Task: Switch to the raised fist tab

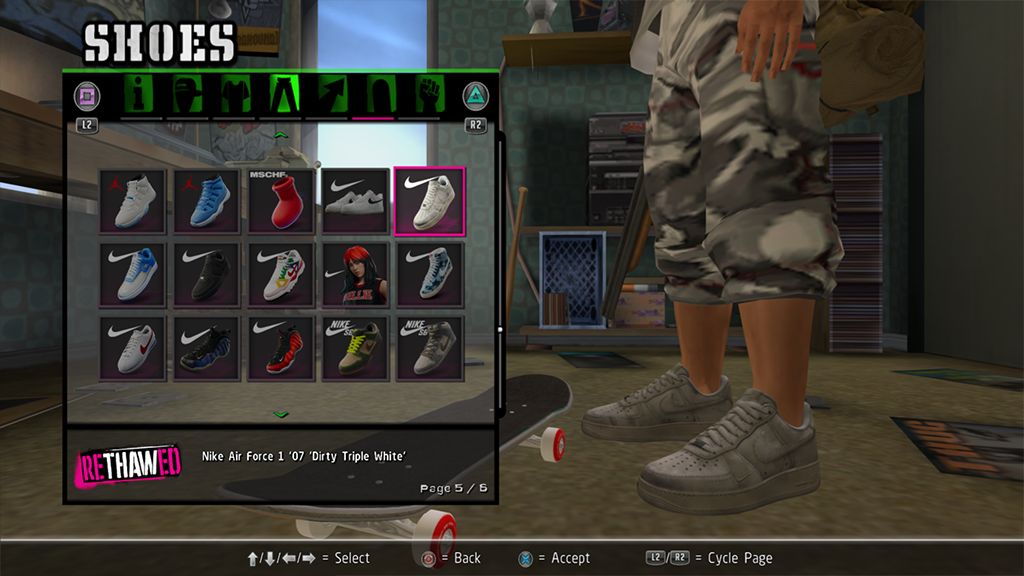Action: click(x=426, y=95)
